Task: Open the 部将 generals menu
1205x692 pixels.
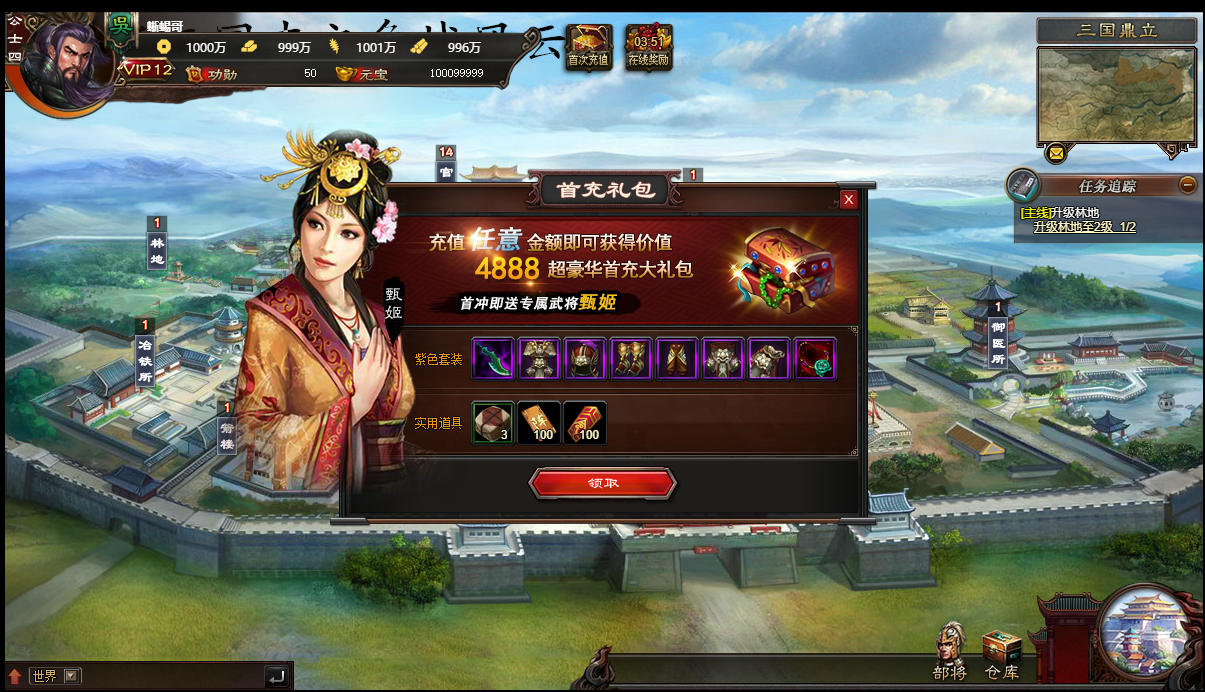Action: 950,650
